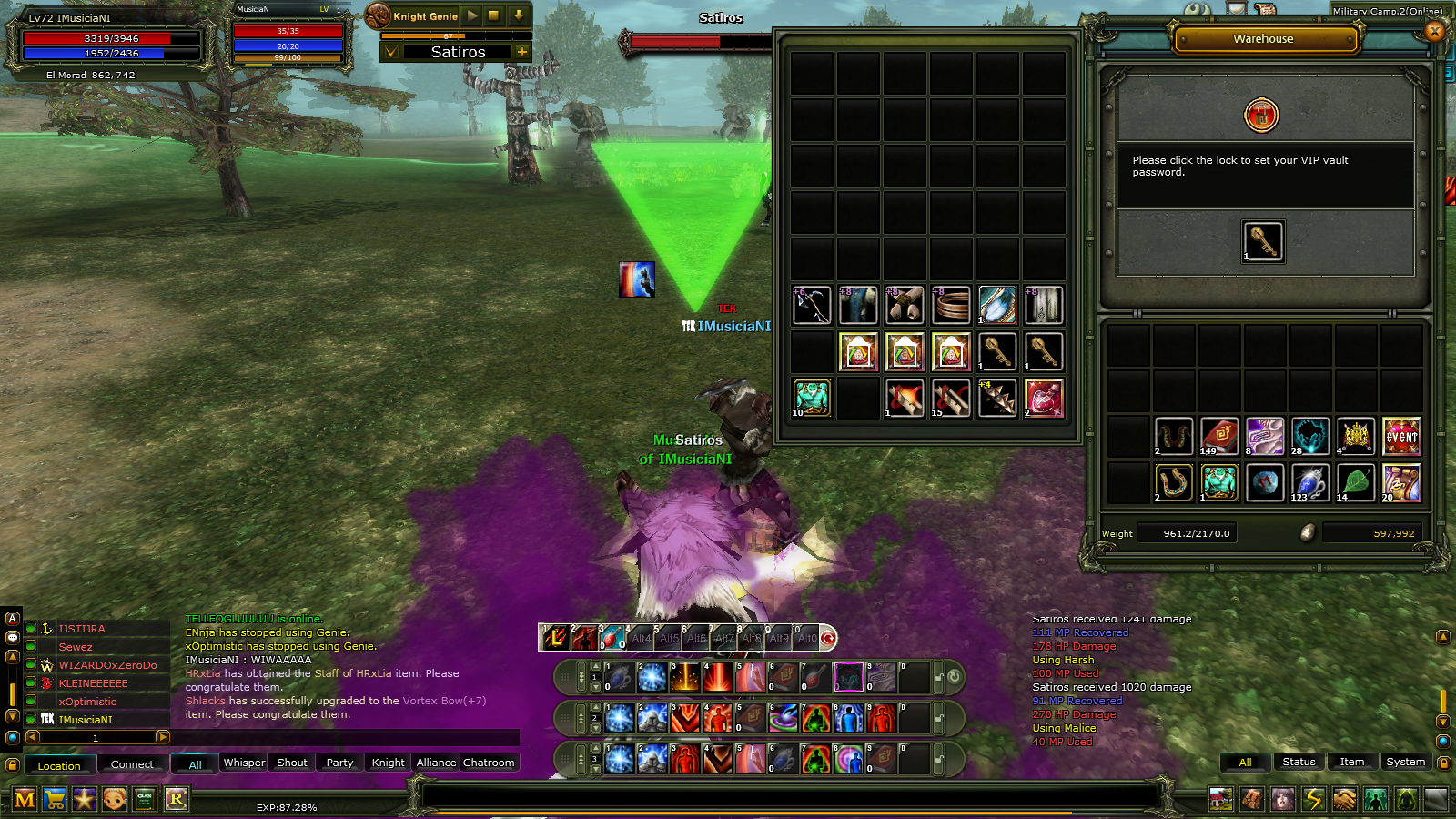Open the Connect tab
This screenshot has width=1456, height=819.
[132, 764]
